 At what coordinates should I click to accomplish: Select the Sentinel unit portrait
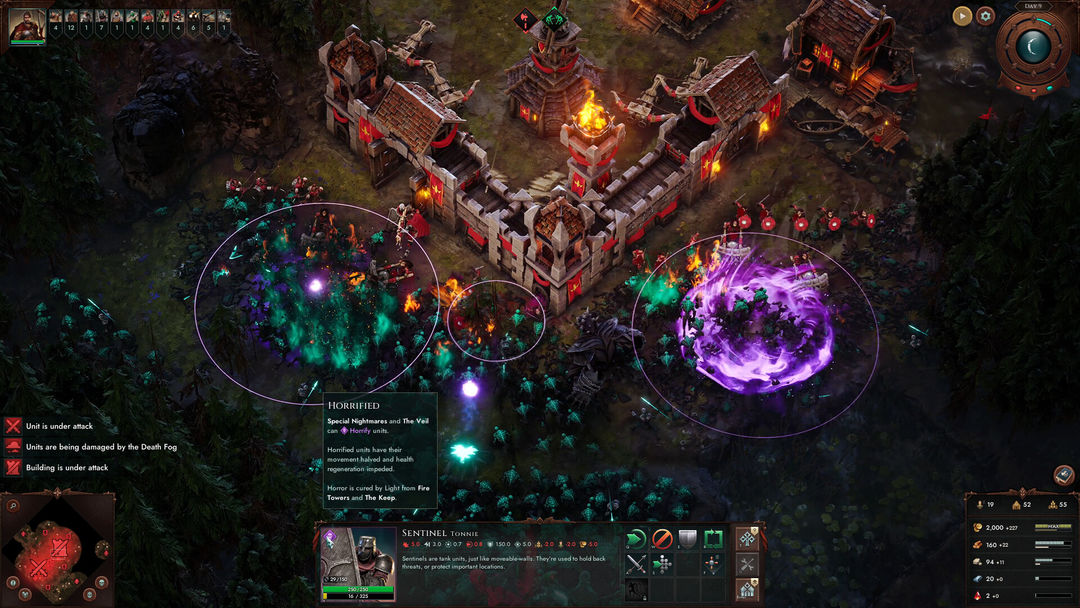point(357,563)
